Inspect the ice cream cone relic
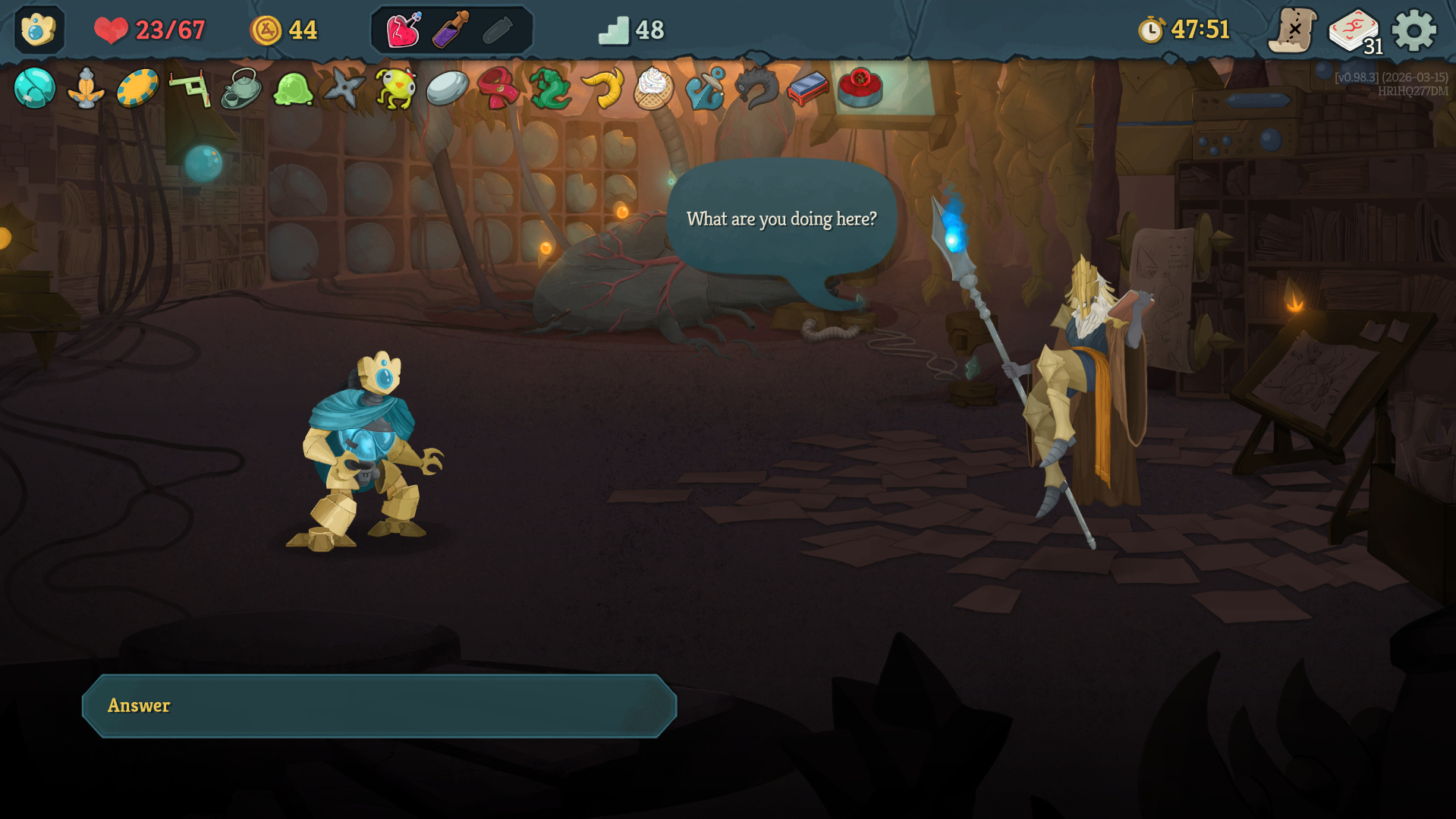The height and width of the screenshot is (819, 1456). pos(653,89)
